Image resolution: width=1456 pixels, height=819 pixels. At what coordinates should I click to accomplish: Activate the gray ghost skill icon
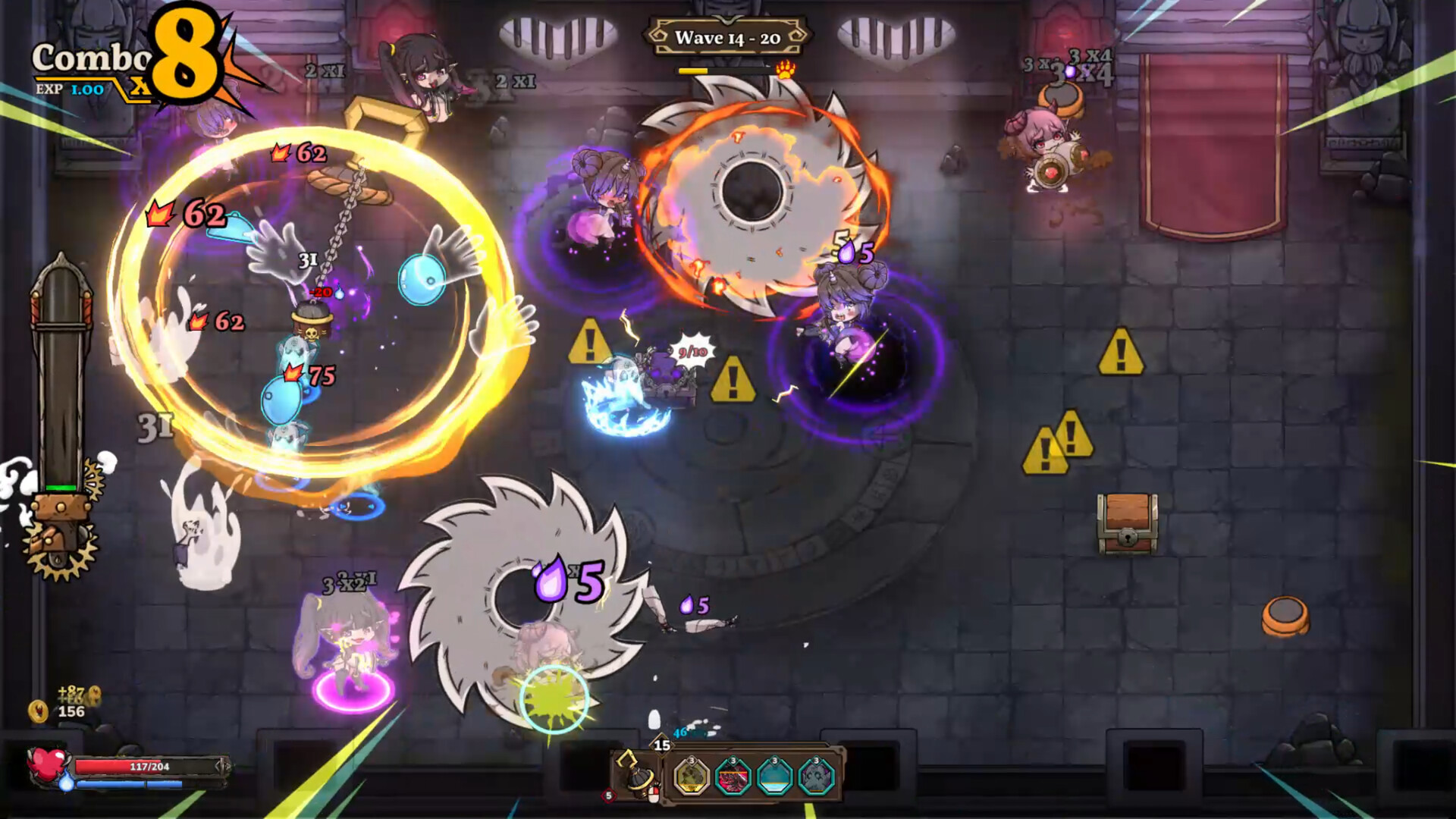[x=817, y=777]
